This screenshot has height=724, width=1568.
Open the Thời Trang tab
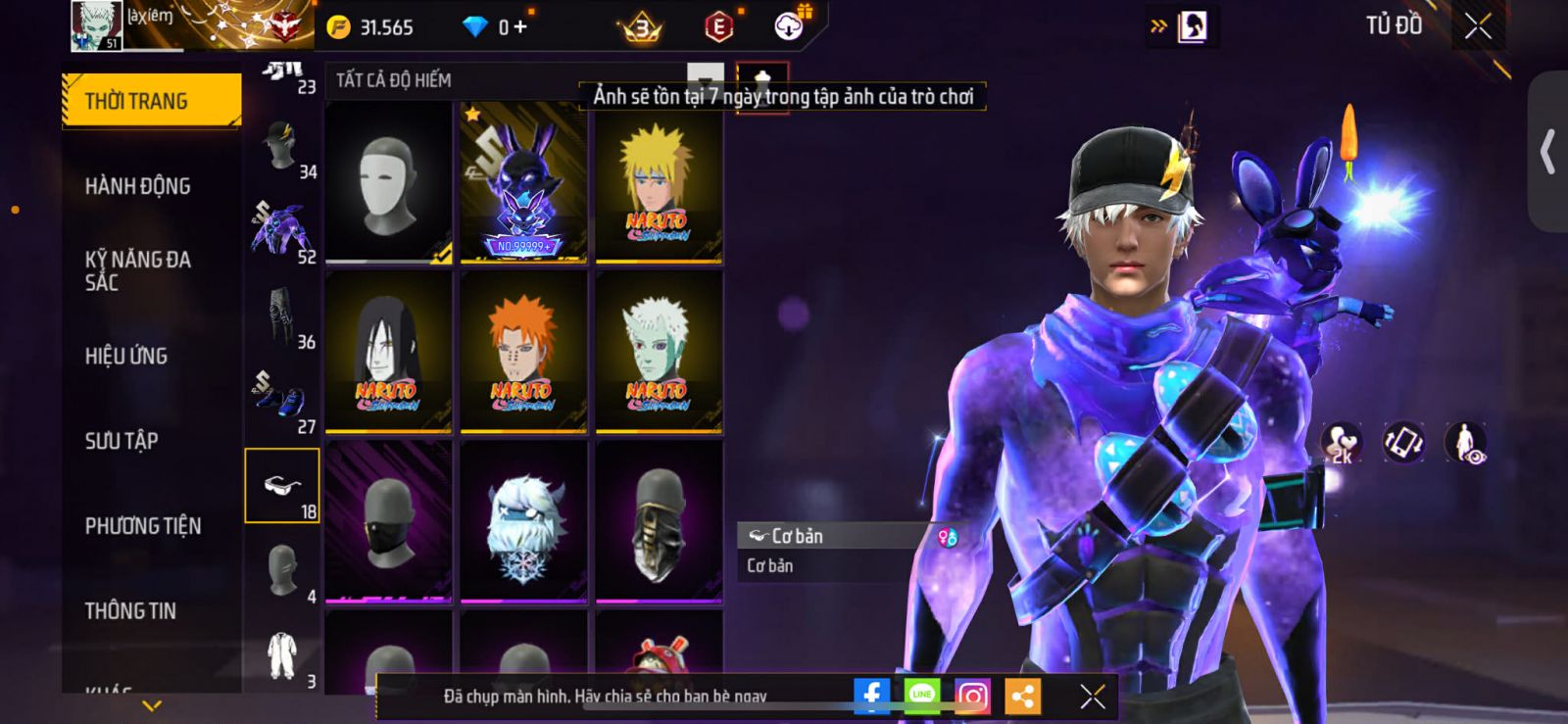pos(151,101)
